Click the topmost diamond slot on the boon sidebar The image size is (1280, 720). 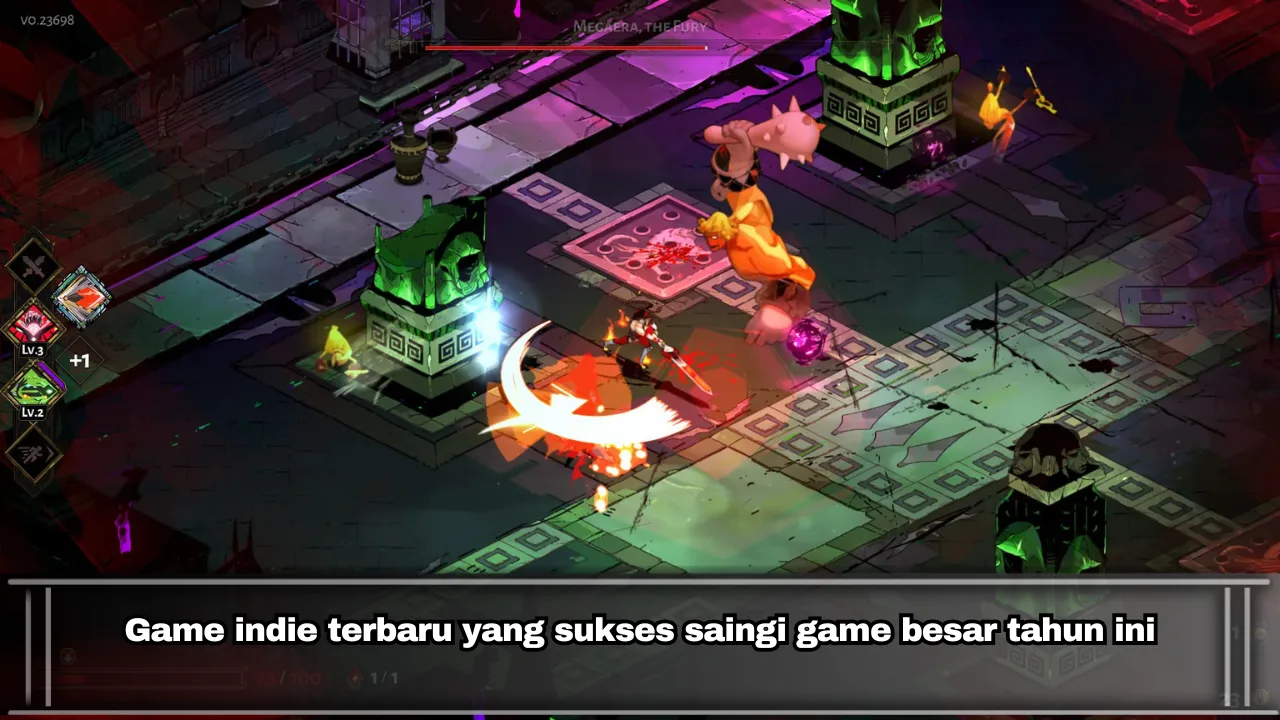click(x=34, y=262)
